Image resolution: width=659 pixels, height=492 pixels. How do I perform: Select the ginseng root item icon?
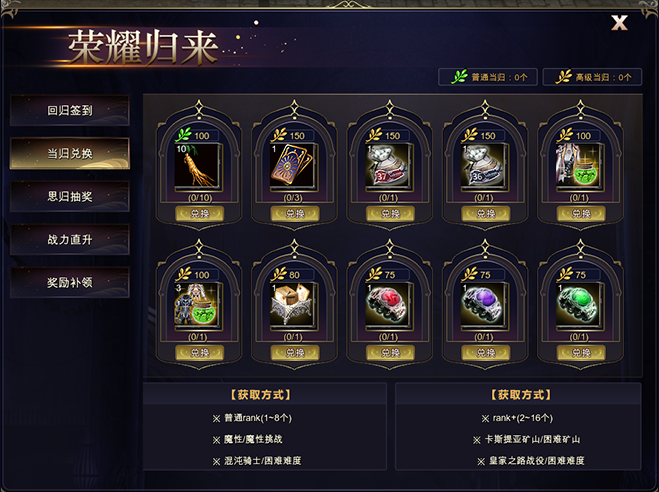coord(194,165)
